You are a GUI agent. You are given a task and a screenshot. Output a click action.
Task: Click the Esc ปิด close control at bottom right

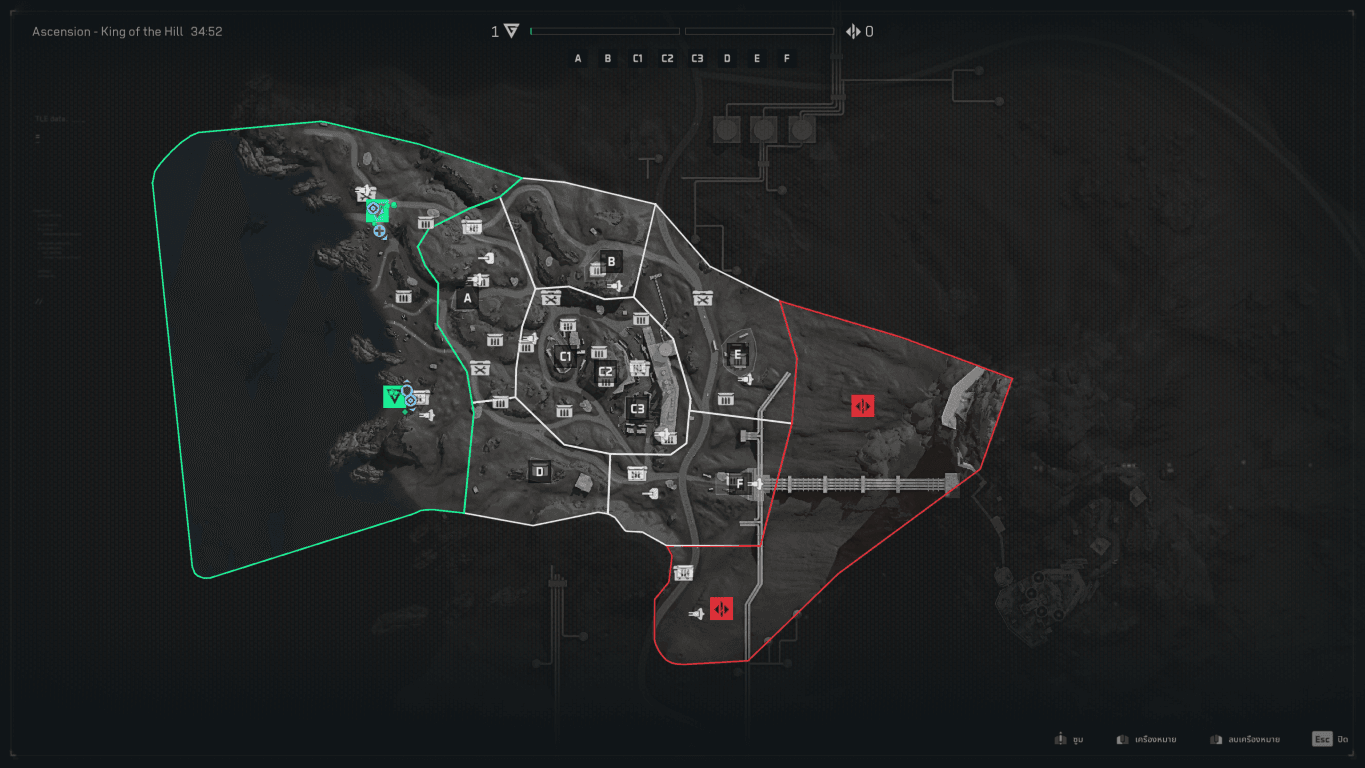coord(1331,738)
